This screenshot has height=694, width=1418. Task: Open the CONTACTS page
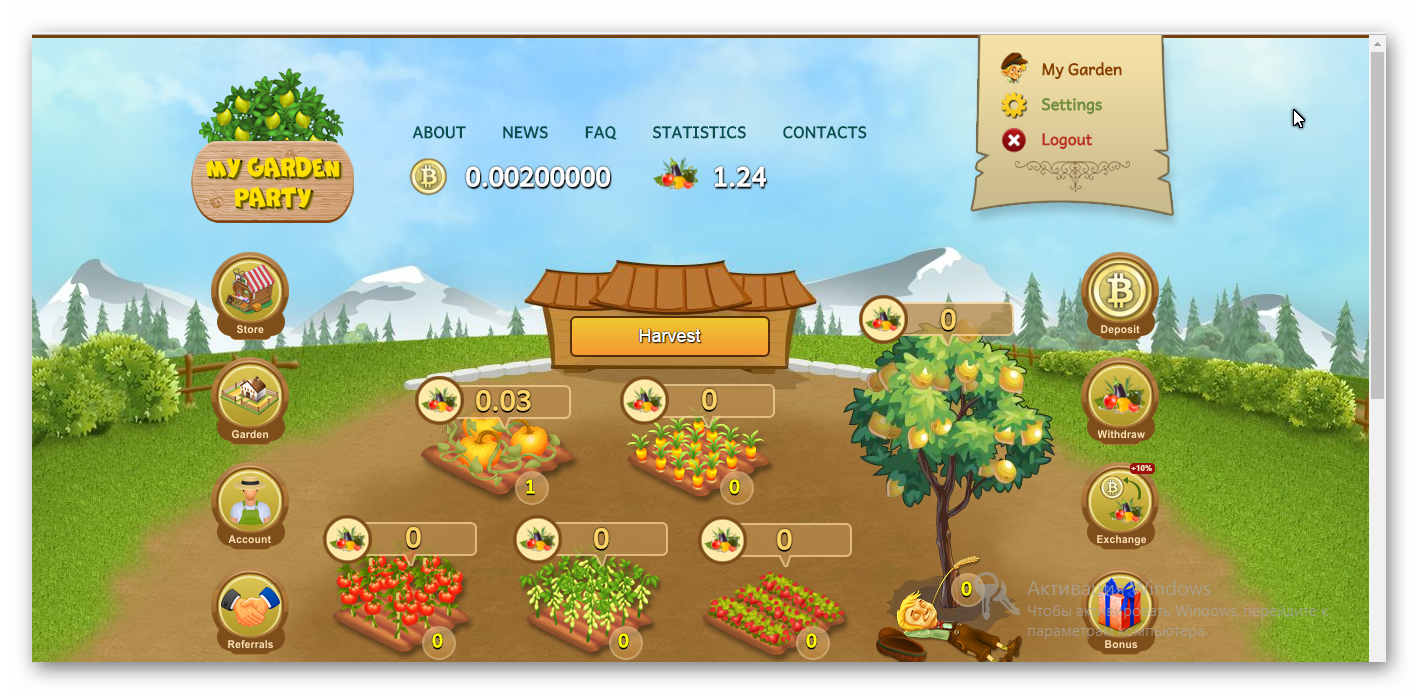coord(824,132)
